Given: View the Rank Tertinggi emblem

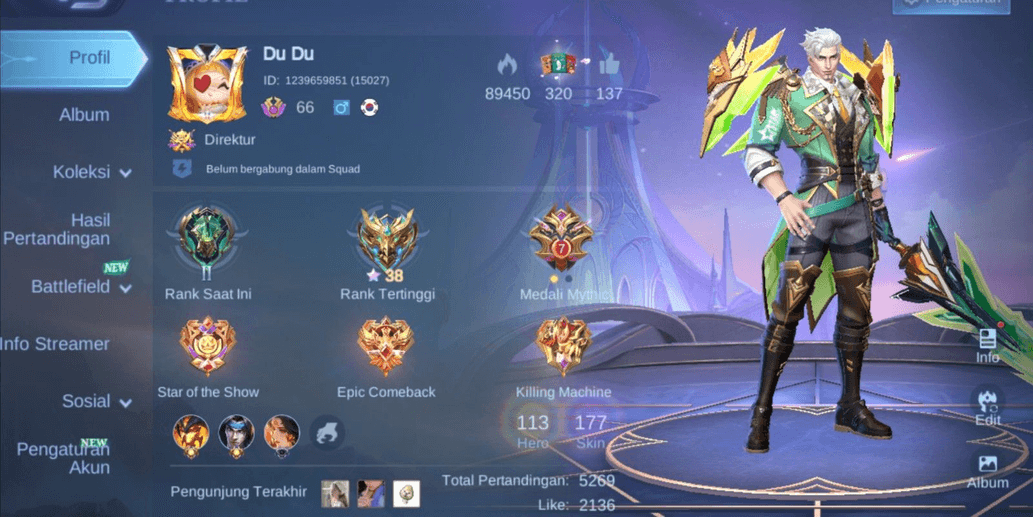Looking at the screenshot, I should [387, 240].
